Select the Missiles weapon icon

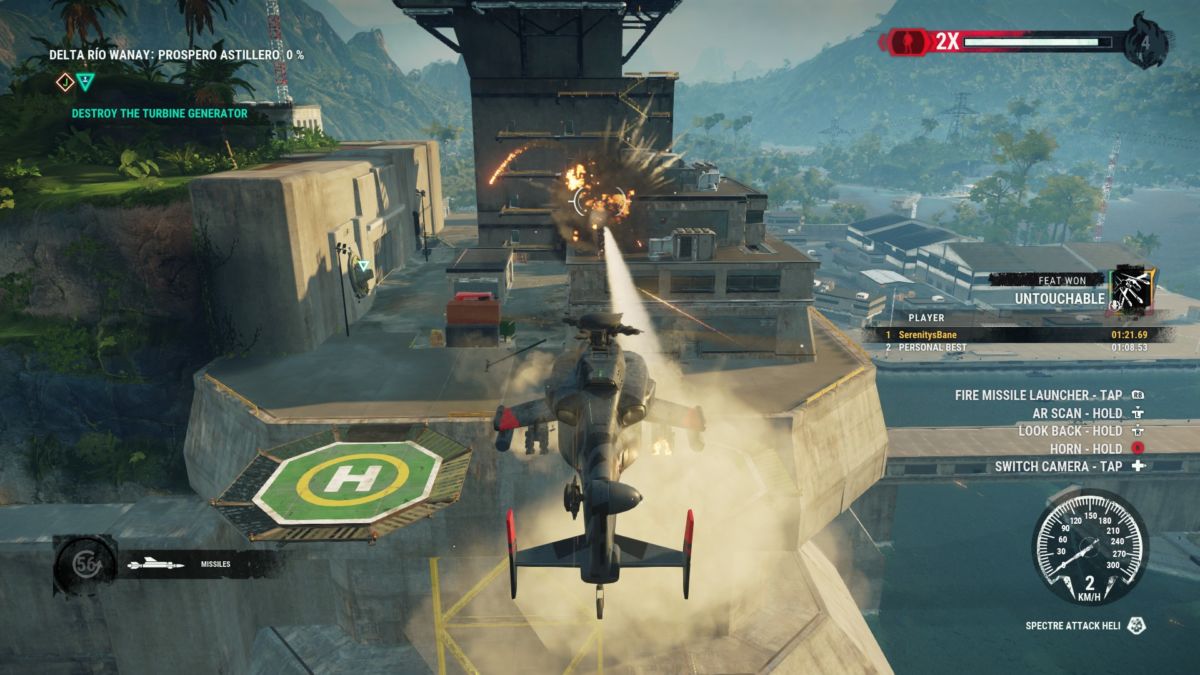[x=157, y=564]
